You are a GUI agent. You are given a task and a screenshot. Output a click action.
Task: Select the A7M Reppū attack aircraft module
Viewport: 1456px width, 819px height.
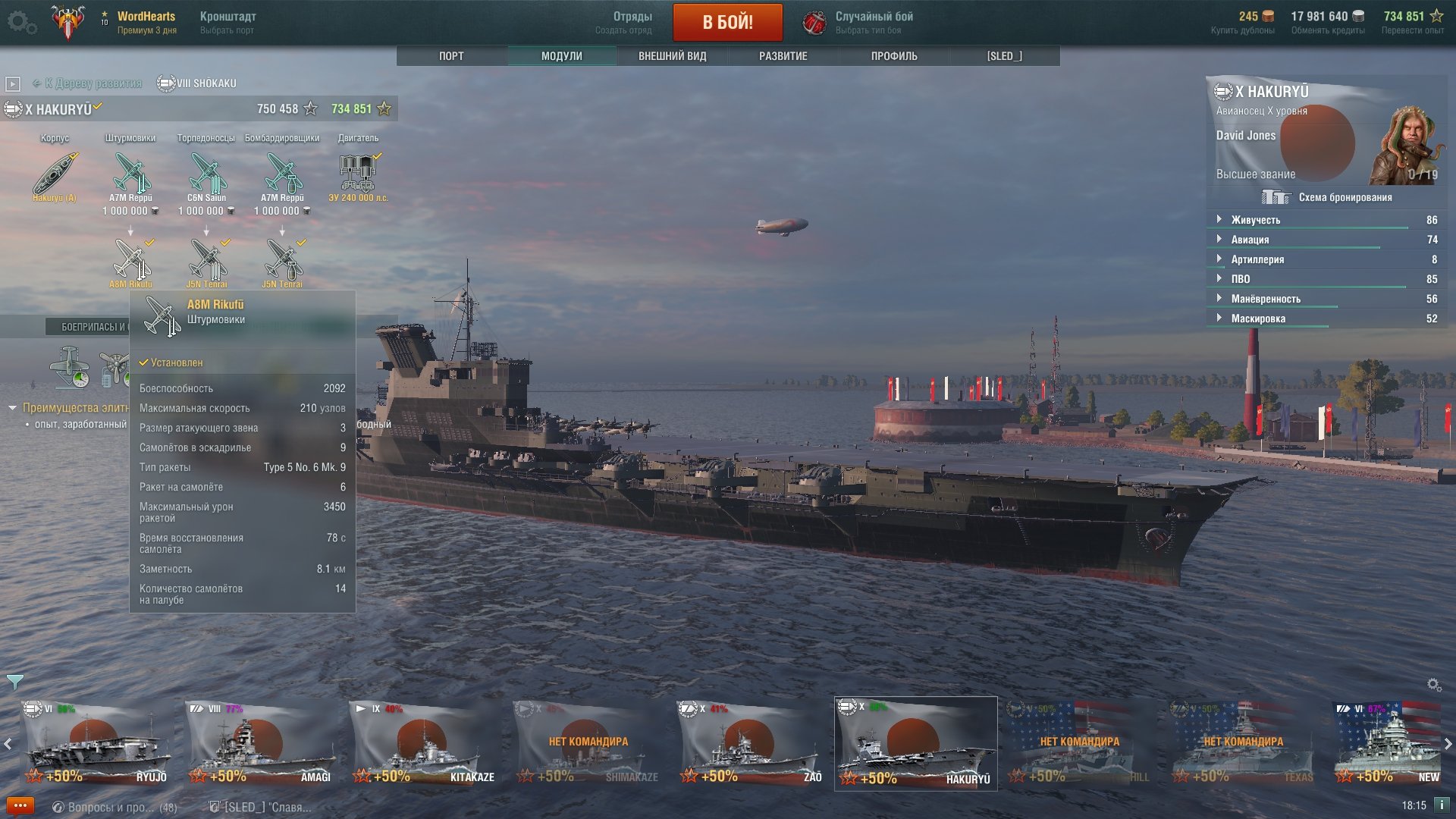tap(130, 174)
